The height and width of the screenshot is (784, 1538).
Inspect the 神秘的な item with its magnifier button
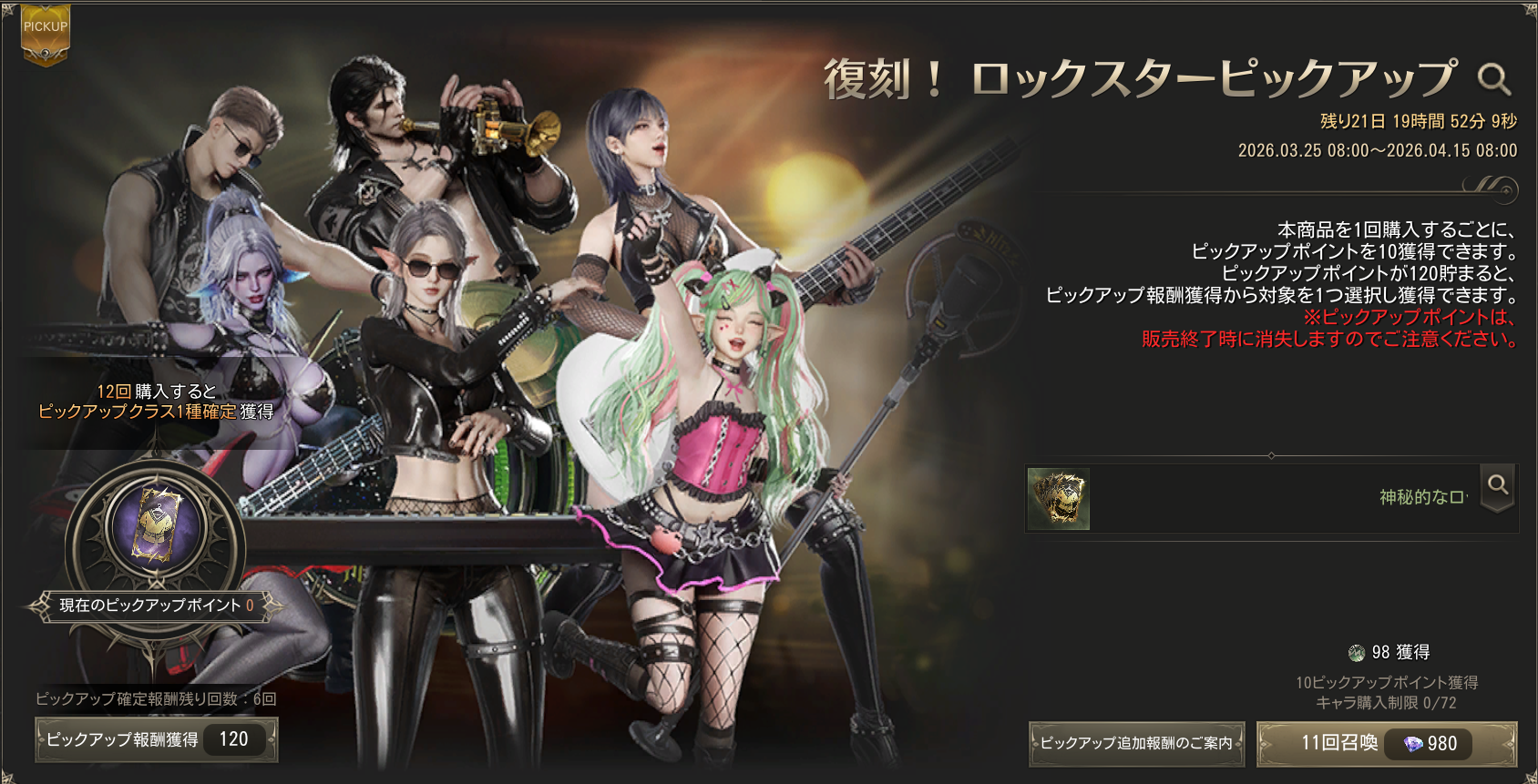(x=1498, y=487)
